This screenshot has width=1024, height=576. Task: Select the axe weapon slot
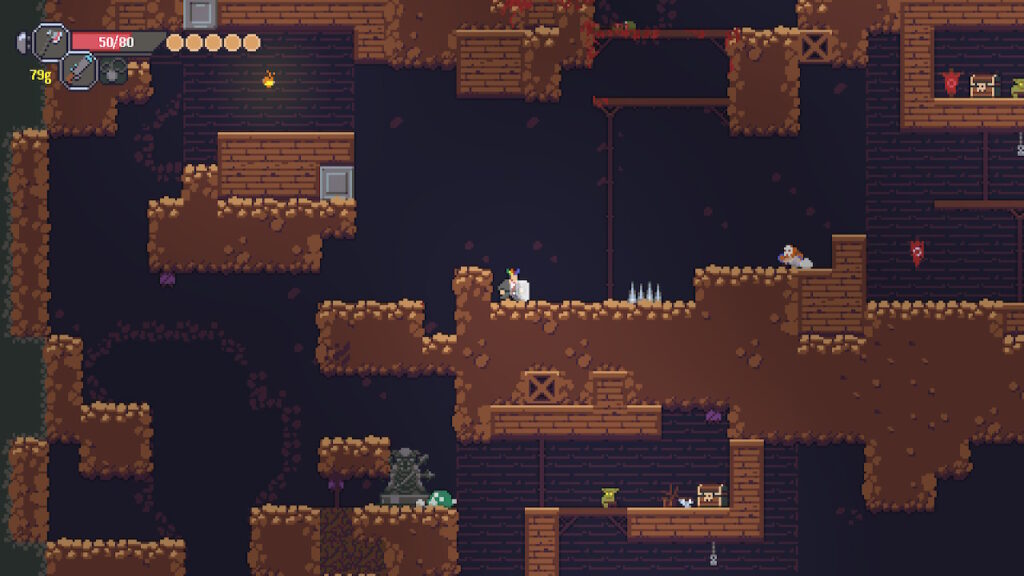coord(50,41)
